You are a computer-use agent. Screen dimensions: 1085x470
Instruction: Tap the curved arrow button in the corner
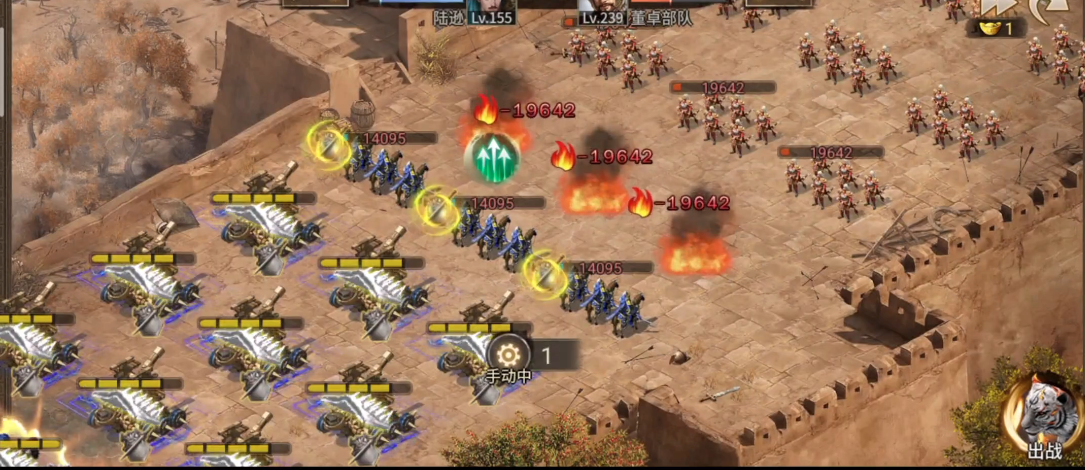pos(1052,8)
